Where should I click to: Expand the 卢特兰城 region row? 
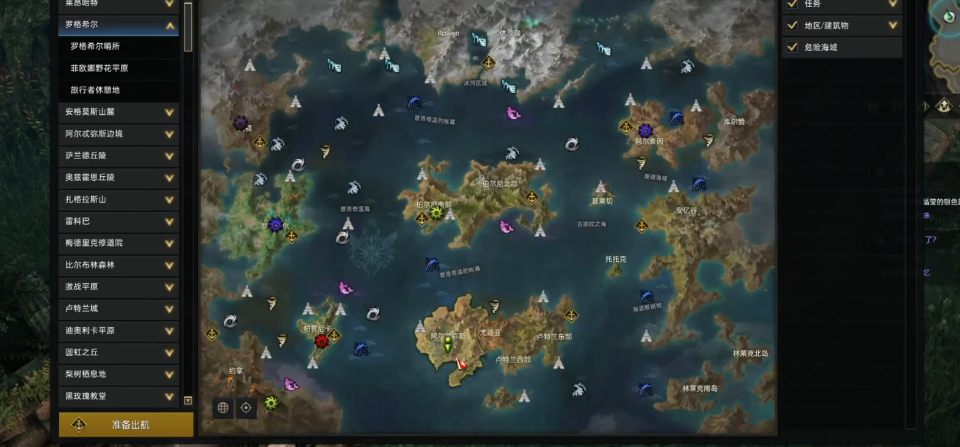(170, 309)
